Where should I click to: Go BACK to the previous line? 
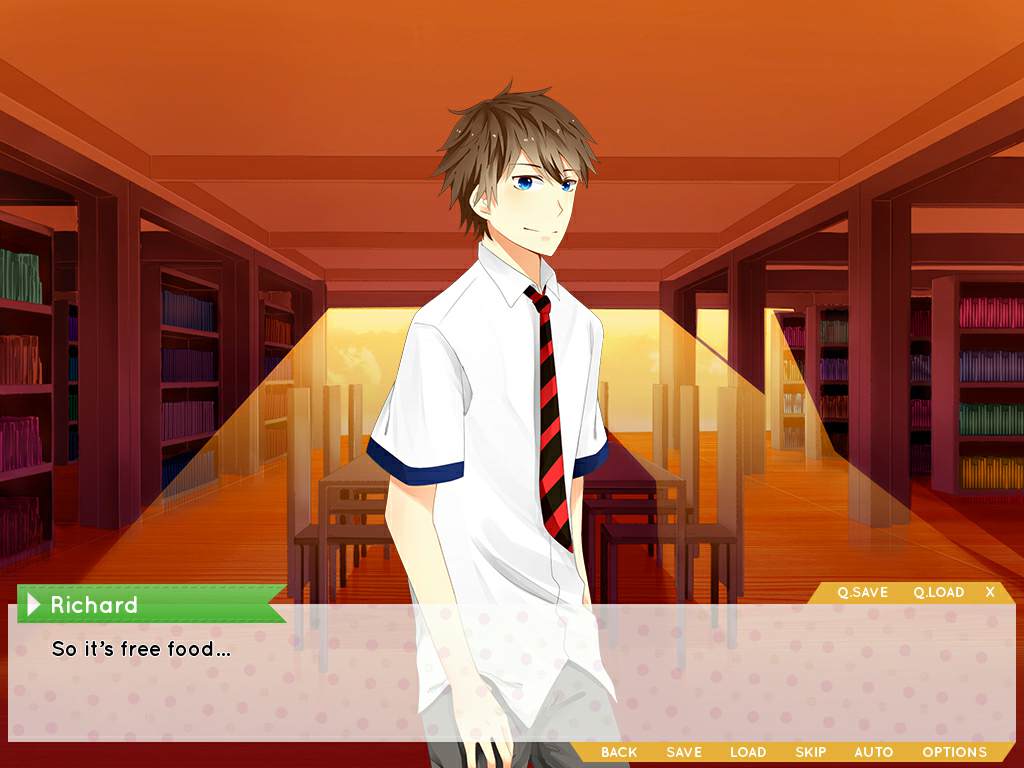pyautogui.click(x=619, y=752)
